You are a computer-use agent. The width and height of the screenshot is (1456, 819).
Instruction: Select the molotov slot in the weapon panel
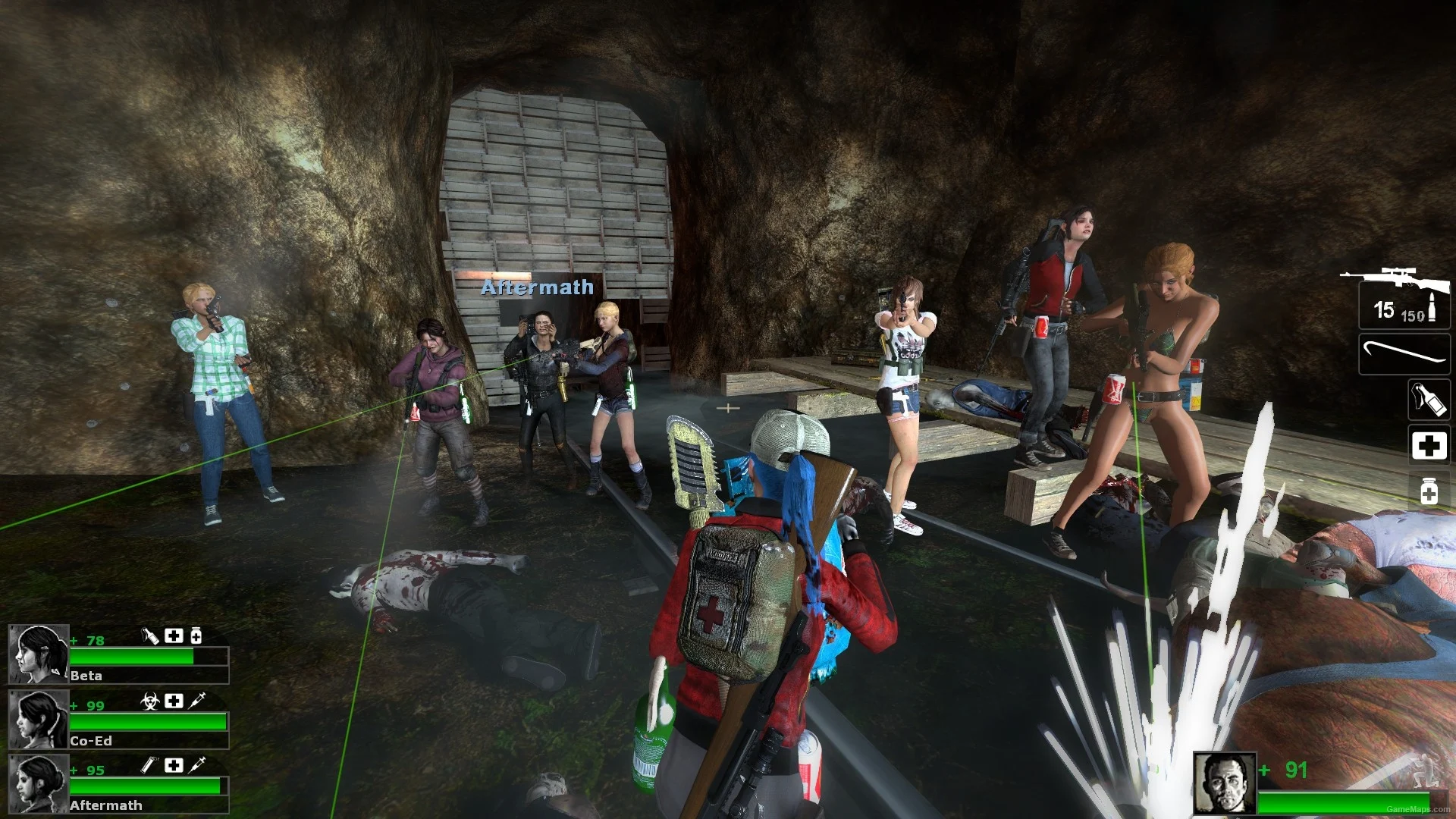(1428, 400)
